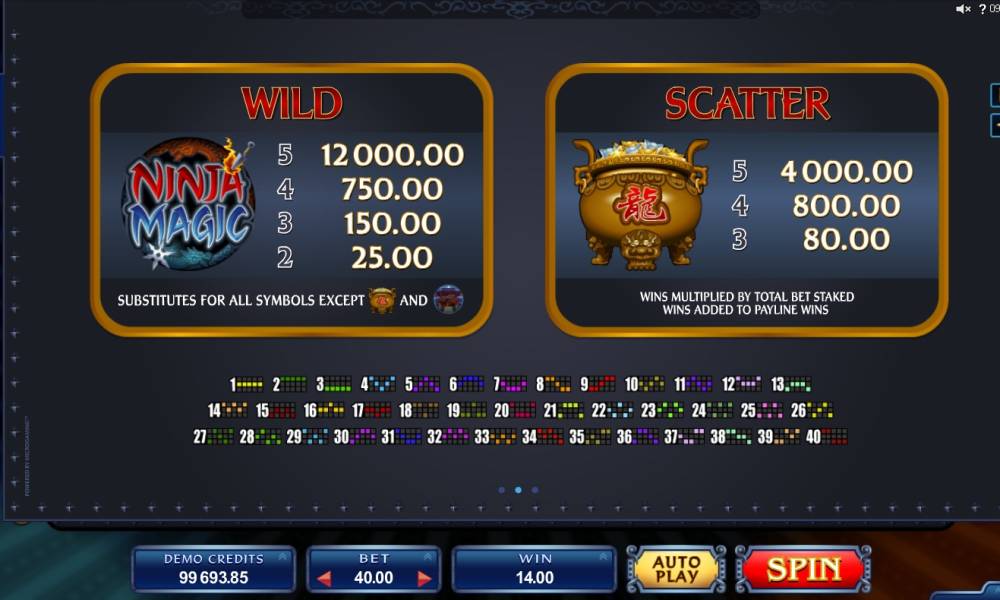Open the Auto Play options
This screenshot has width=1000, height=600.
[x=676, y=569]
